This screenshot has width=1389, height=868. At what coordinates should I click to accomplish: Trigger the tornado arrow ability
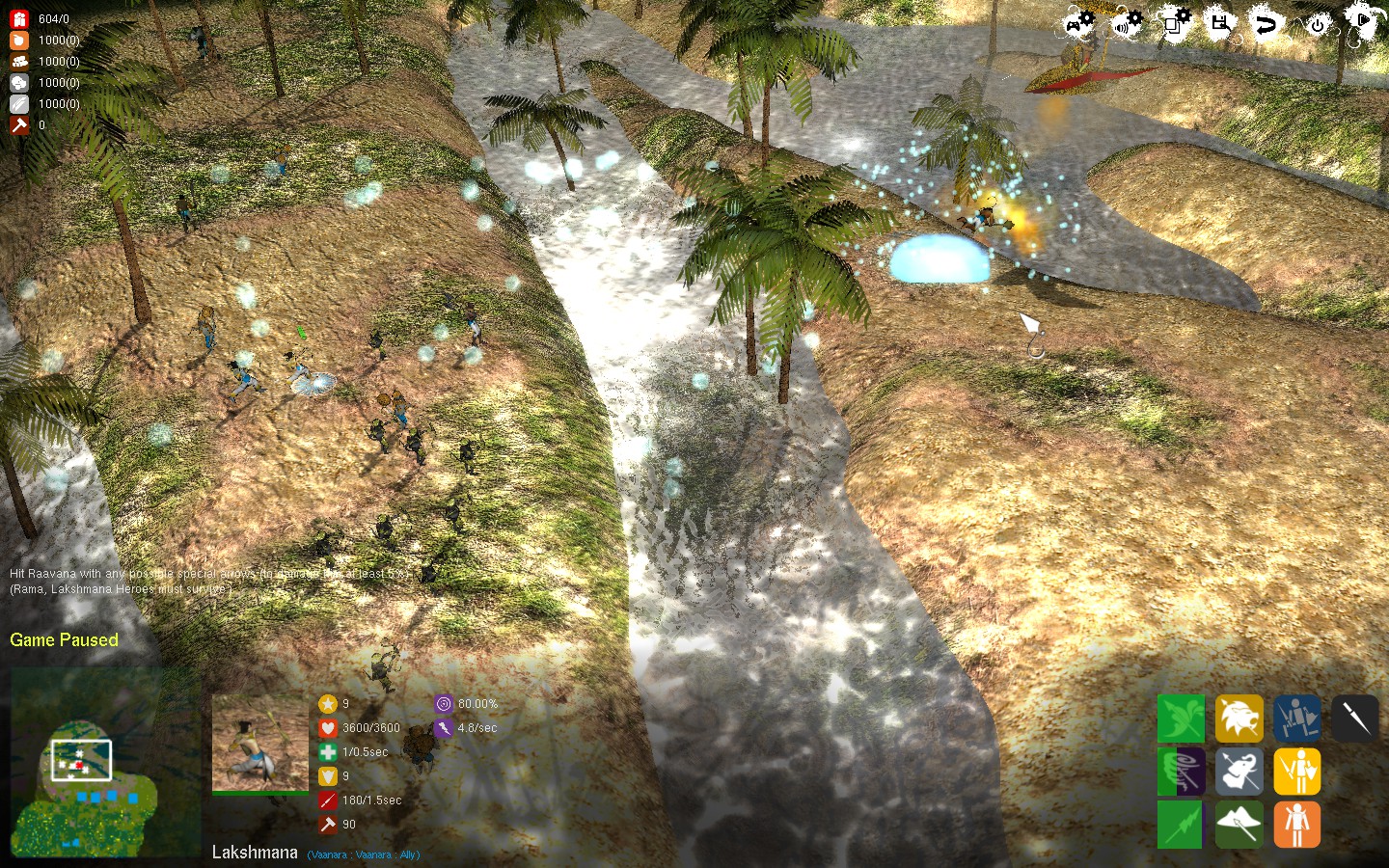(x=1181, y=772)
